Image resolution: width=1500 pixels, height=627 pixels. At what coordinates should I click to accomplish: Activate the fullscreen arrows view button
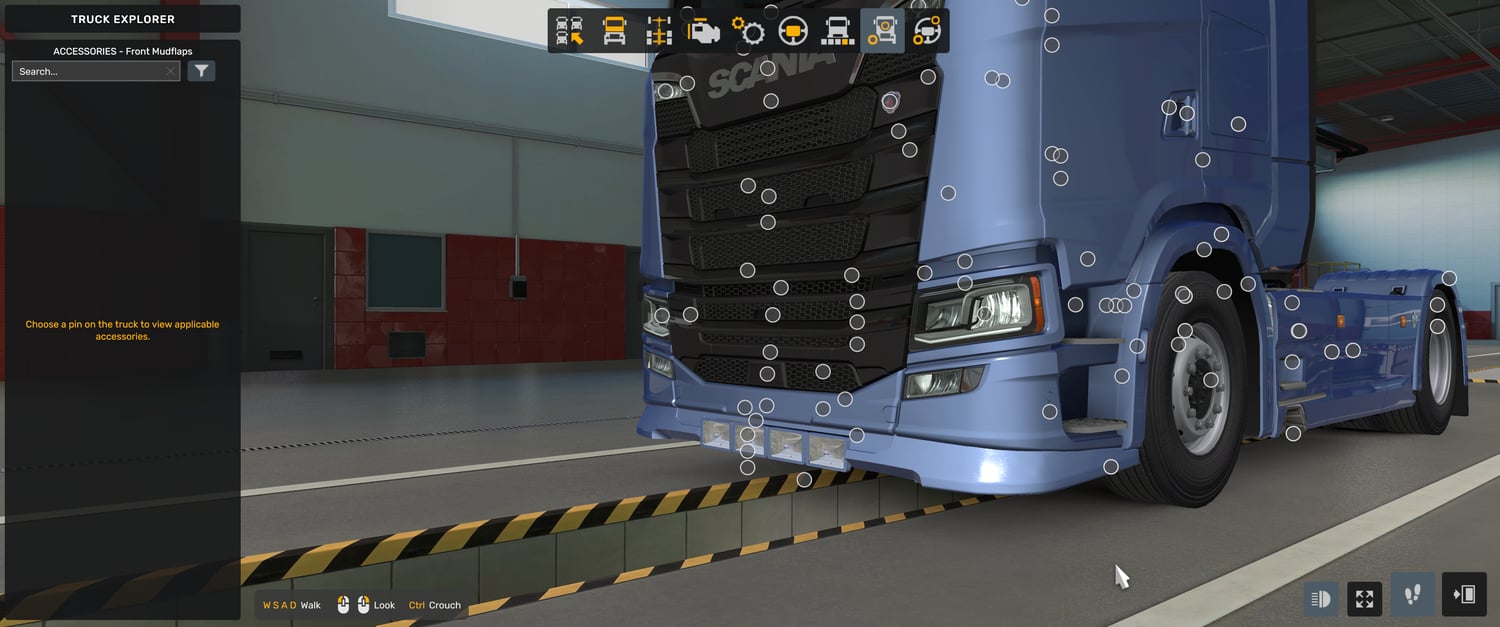click(1365, 599)
